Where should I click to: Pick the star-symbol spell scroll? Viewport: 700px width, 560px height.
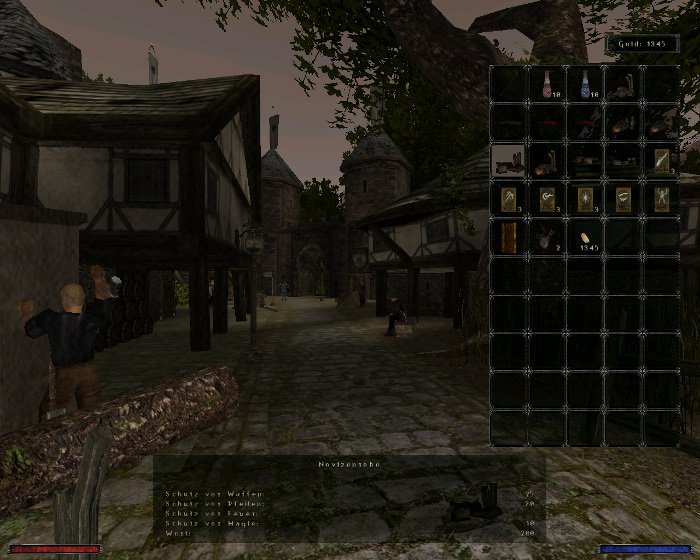tap(585, 198)
